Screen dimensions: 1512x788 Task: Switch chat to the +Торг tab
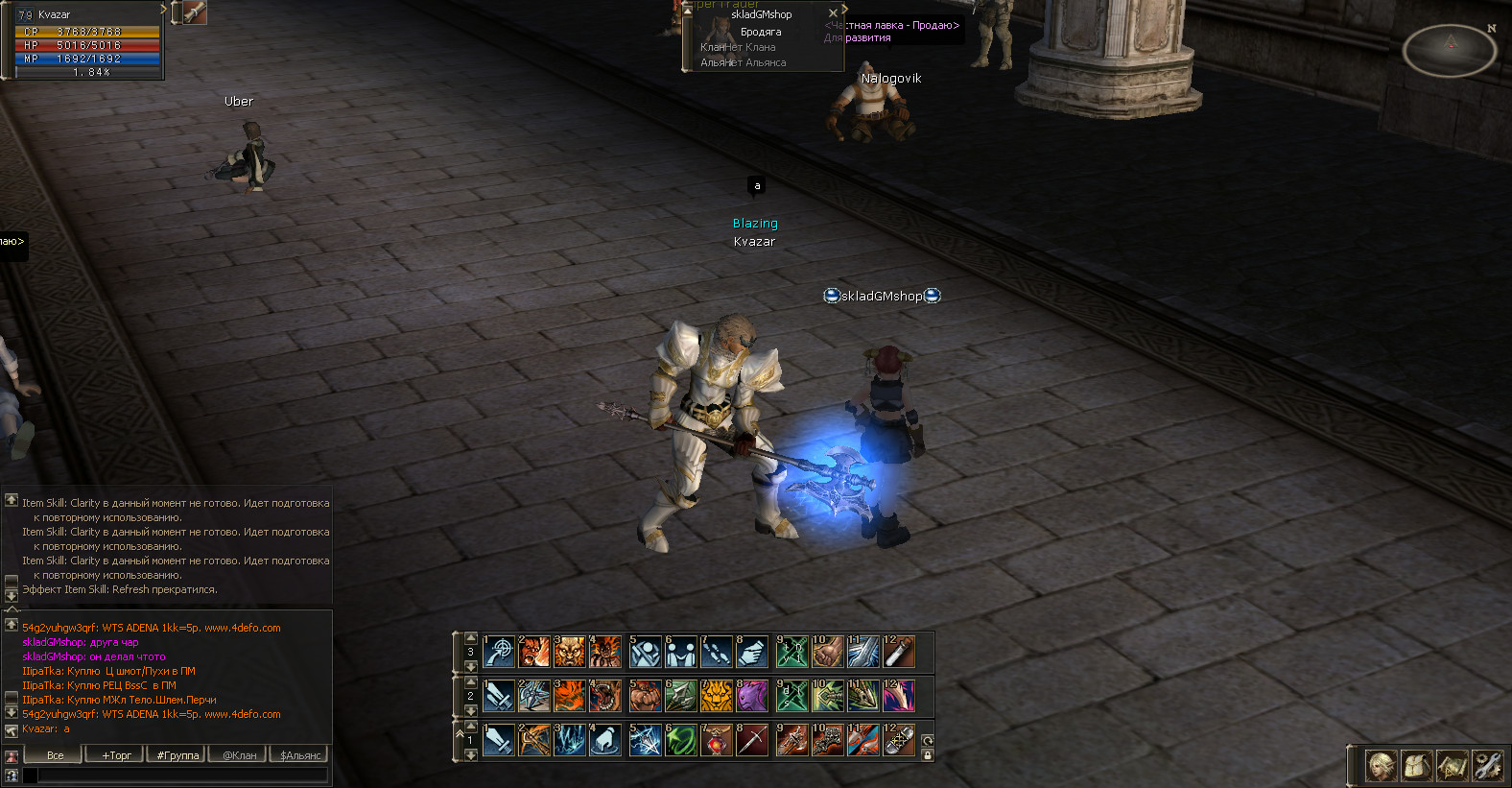tap(117, 755)
